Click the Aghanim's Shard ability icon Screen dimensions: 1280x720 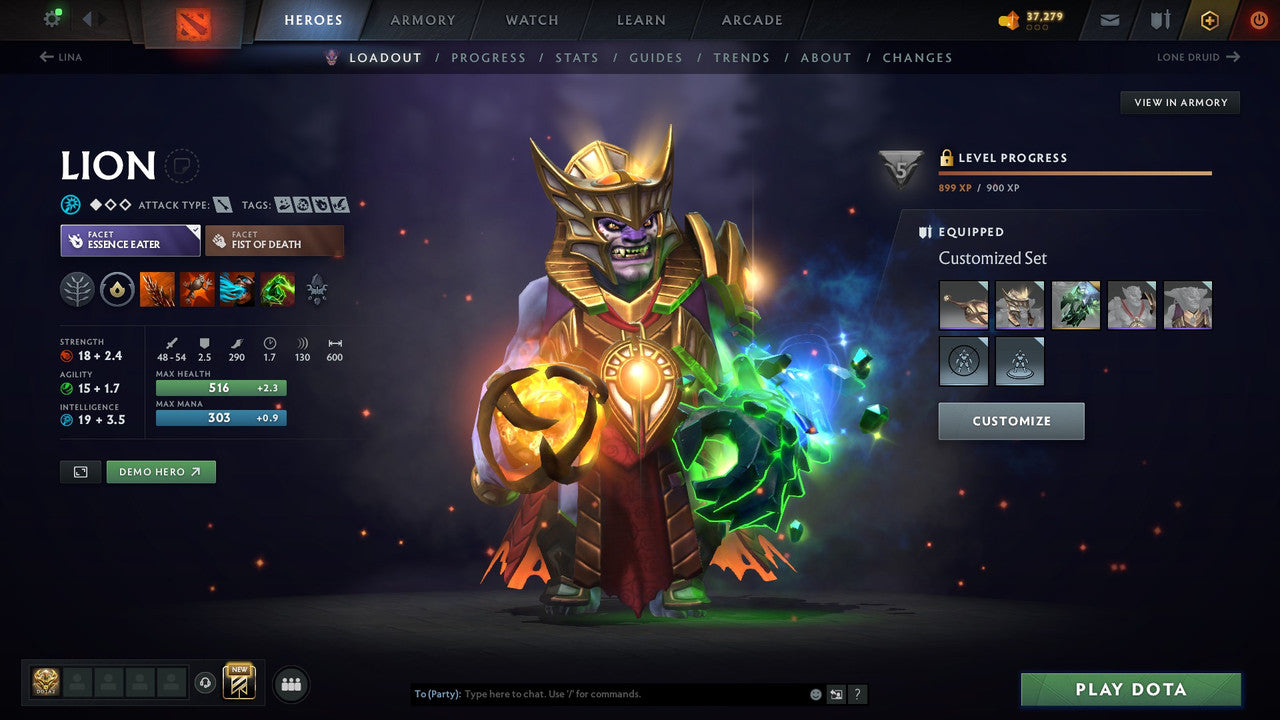tap(317, 290)
